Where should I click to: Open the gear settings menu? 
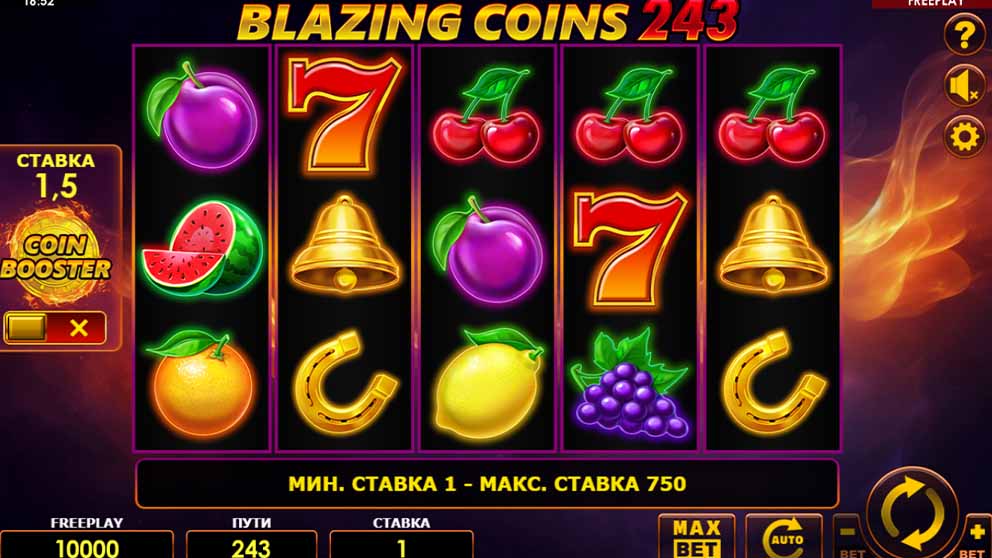[x=964, y=136]
